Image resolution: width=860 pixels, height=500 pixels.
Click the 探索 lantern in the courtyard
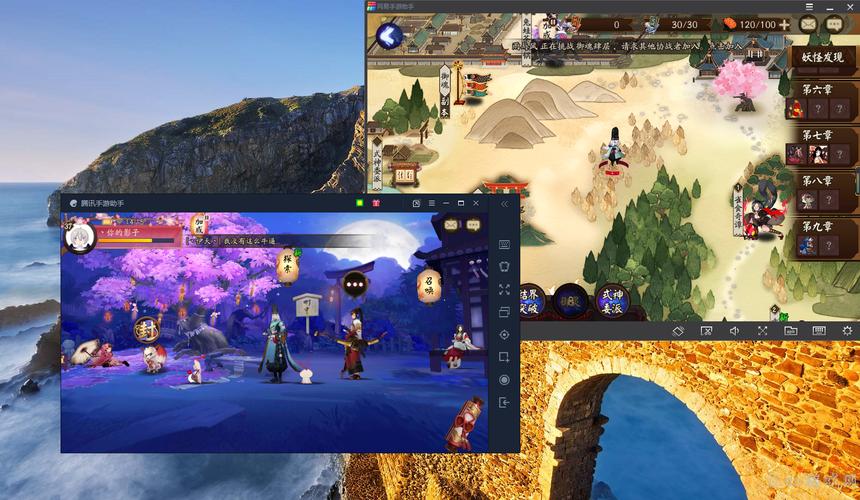pos(287,267)
